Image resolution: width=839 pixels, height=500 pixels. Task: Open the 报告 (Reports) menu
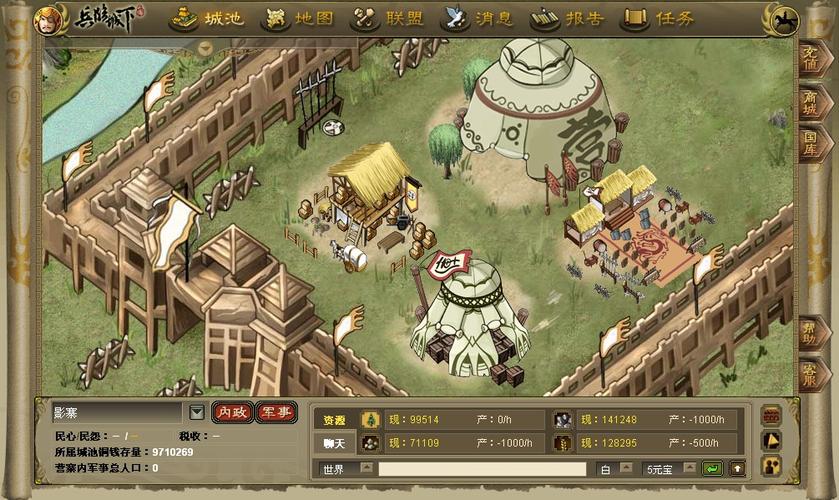569,19
